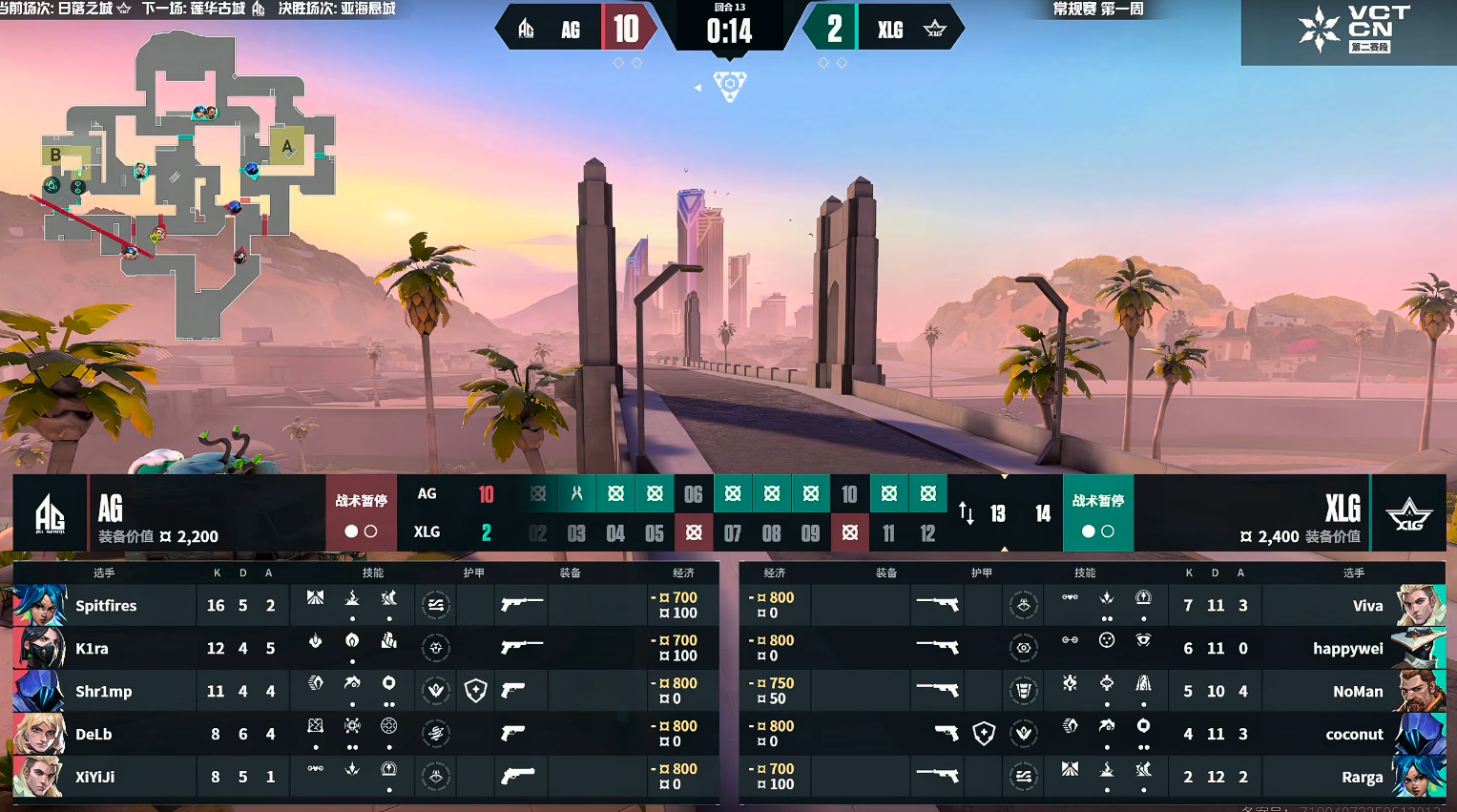Select the B site marker on the minimap
This screenshot has height=812, width=1457.
tap(56, 155)
